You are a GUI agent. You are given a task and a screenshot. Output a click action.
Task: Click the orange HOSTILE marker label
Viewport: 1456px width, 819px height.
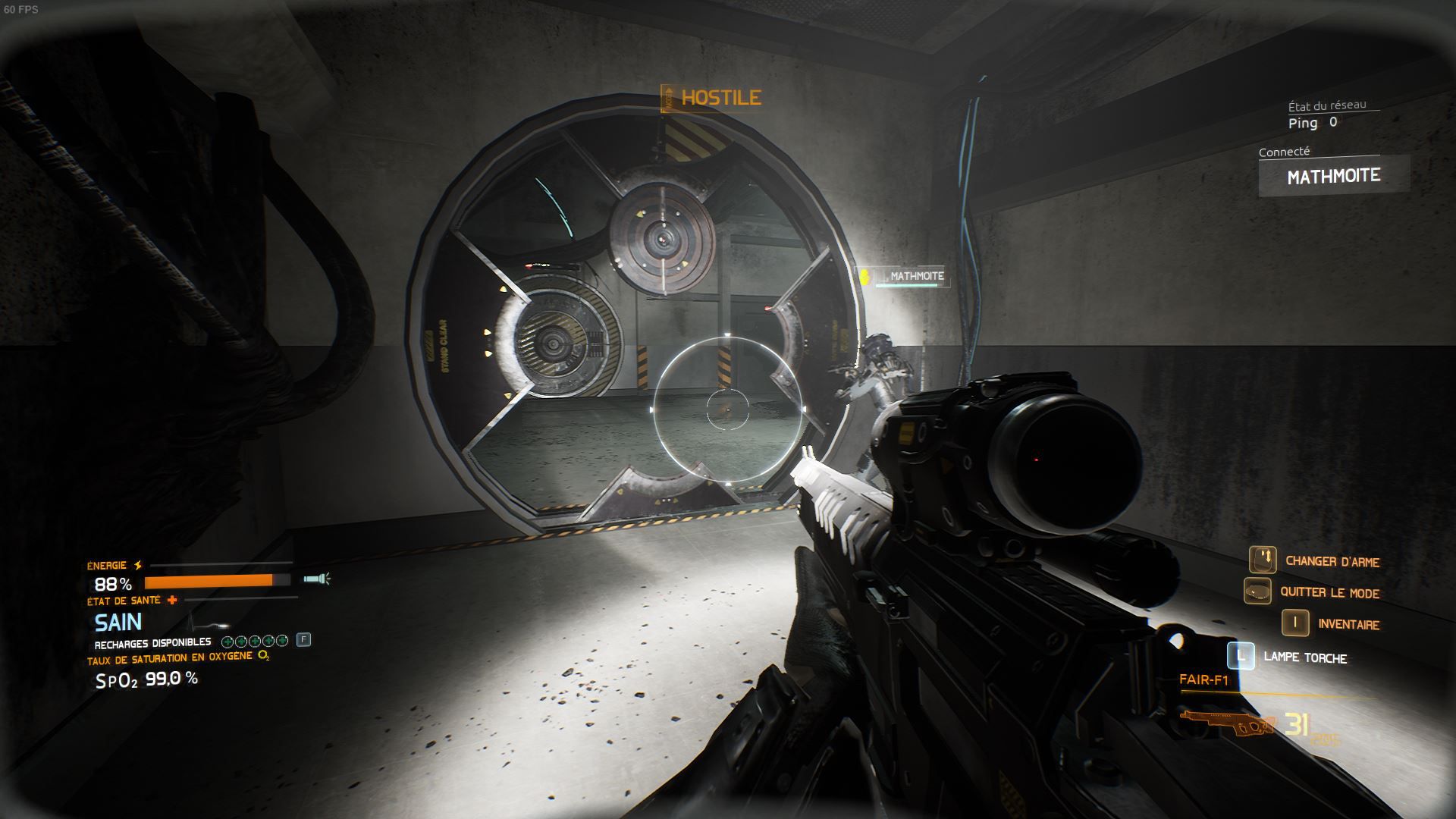[720, 97]
